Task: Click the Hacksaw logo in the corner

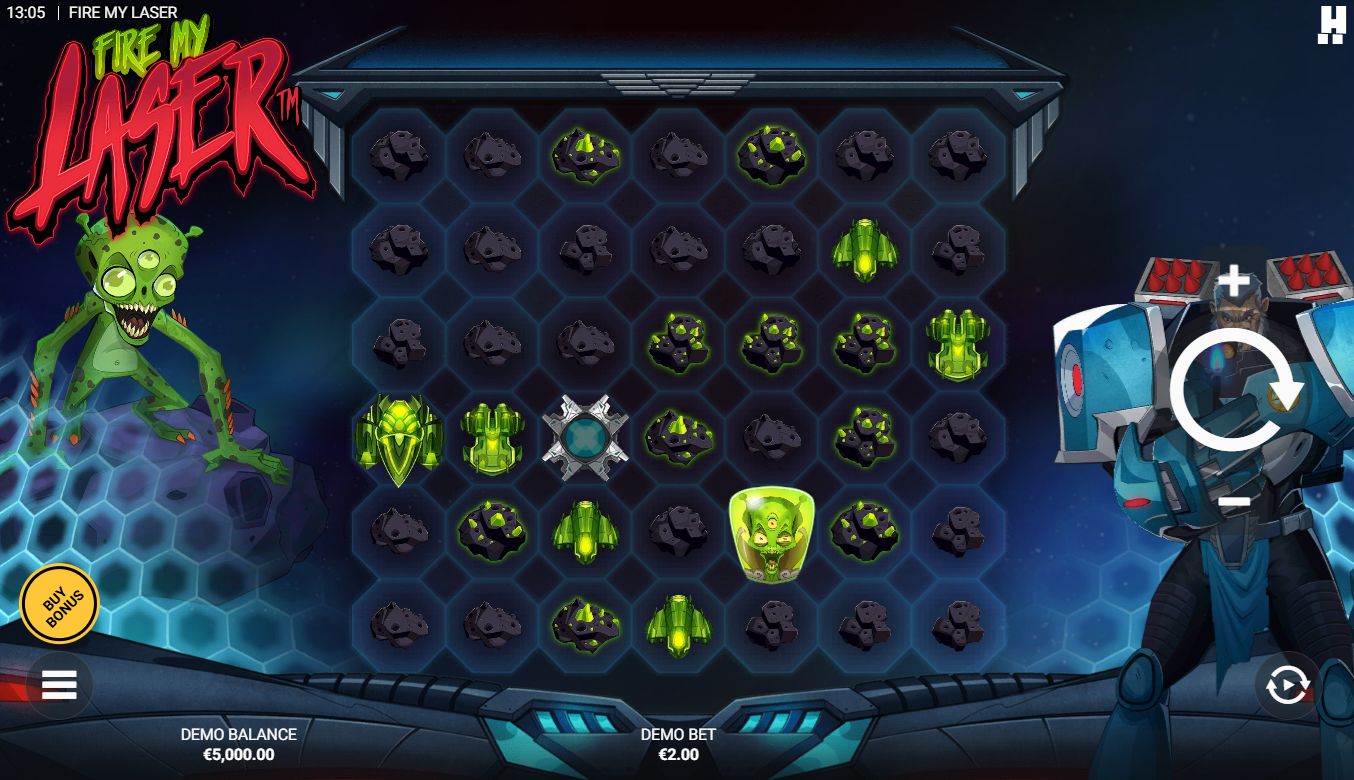Action: pyautogui.click(x=1331, y=24)
